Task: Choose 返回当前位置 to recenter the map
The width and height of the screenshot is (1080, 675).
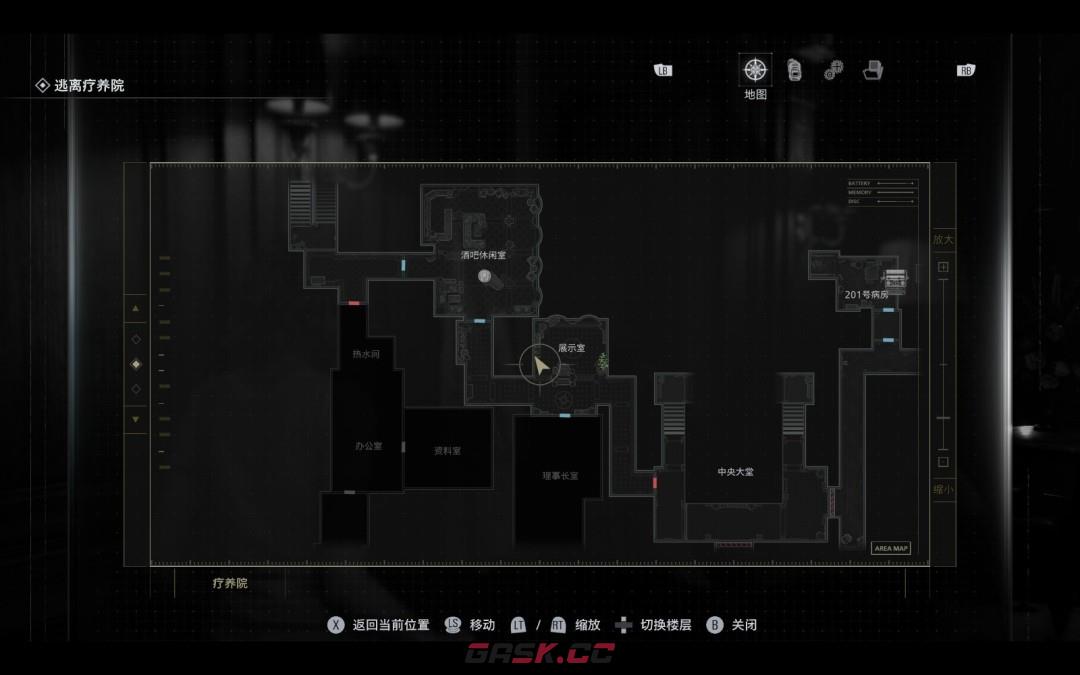Action: pos(379,625)
